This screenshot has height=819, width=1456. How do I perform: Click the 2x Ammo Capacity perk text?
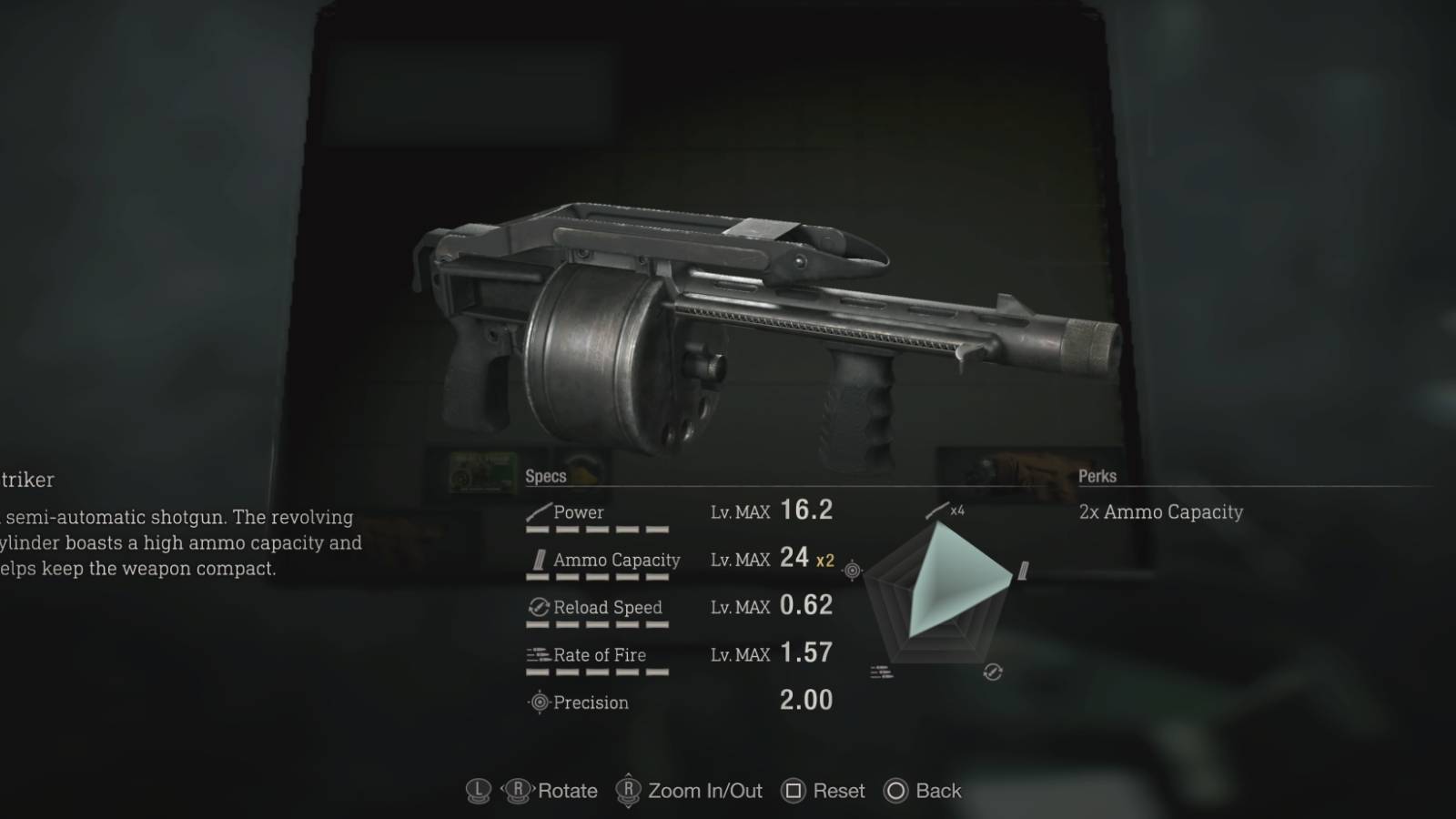point(1162,511)
